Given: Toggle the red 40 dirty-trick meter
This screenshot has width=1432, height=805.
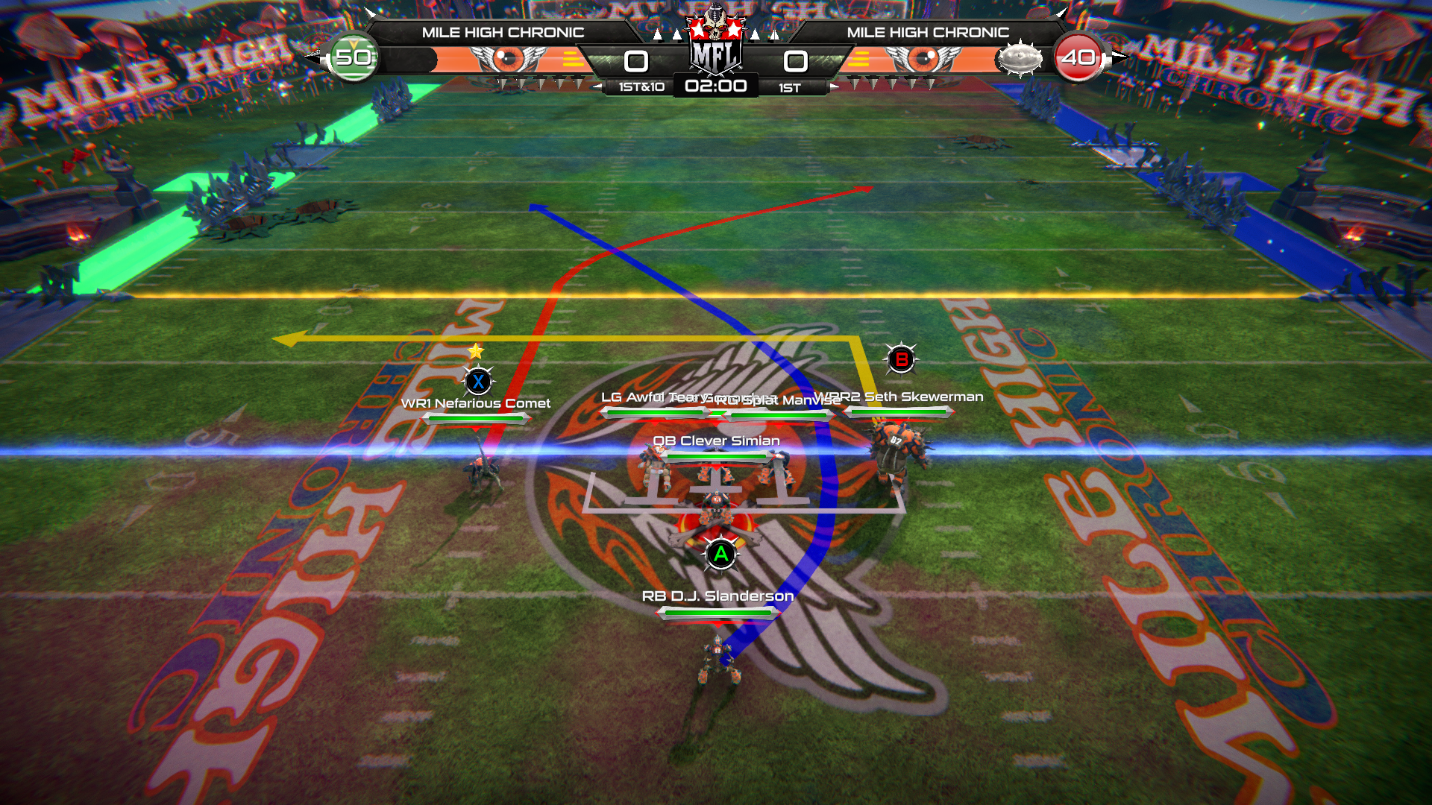Looking at the screenshot, I should pyautogui.click(x=1080, y=58).
